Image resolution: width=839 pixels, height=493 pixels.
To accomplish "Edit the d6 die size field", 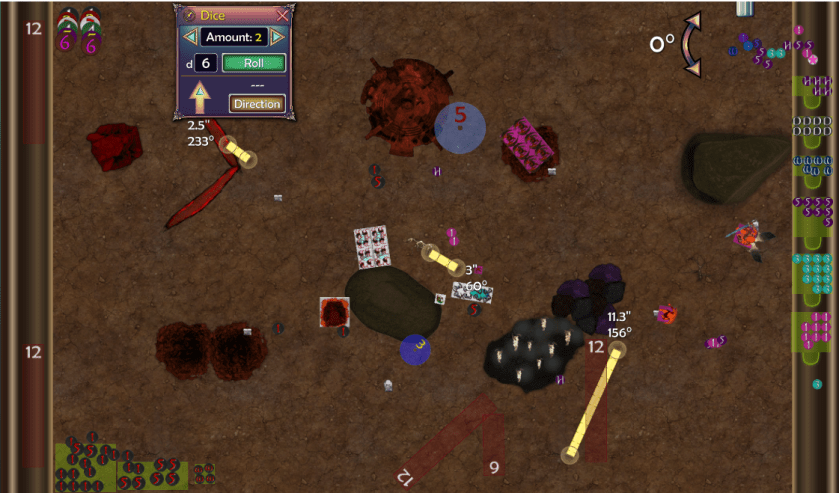I will click(204, 63).
